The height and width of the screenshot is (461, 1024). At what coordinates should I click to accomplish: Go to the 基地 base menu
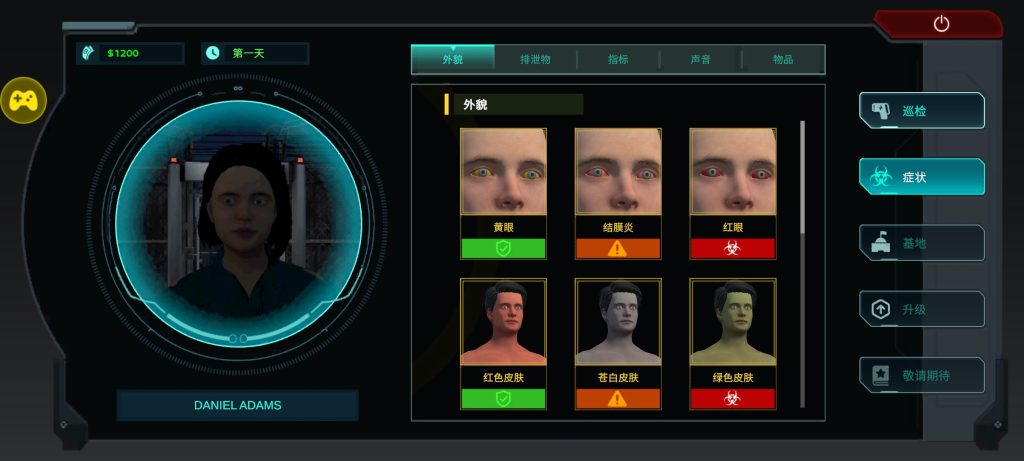click(922, 243)
